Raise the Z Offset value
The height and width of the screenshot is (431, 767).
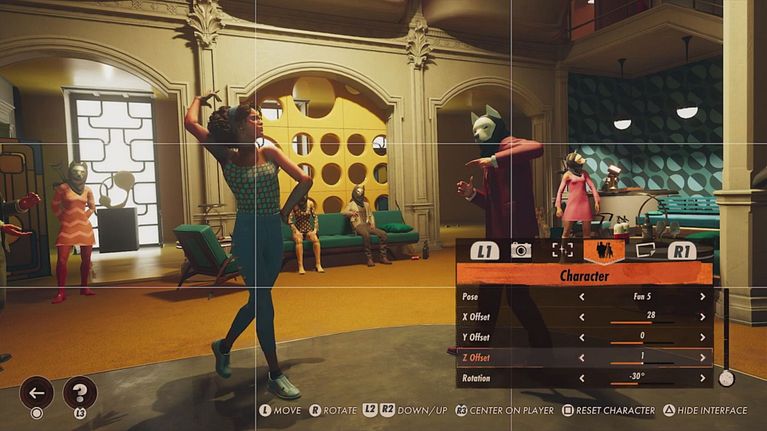click(x=702, y=358)
